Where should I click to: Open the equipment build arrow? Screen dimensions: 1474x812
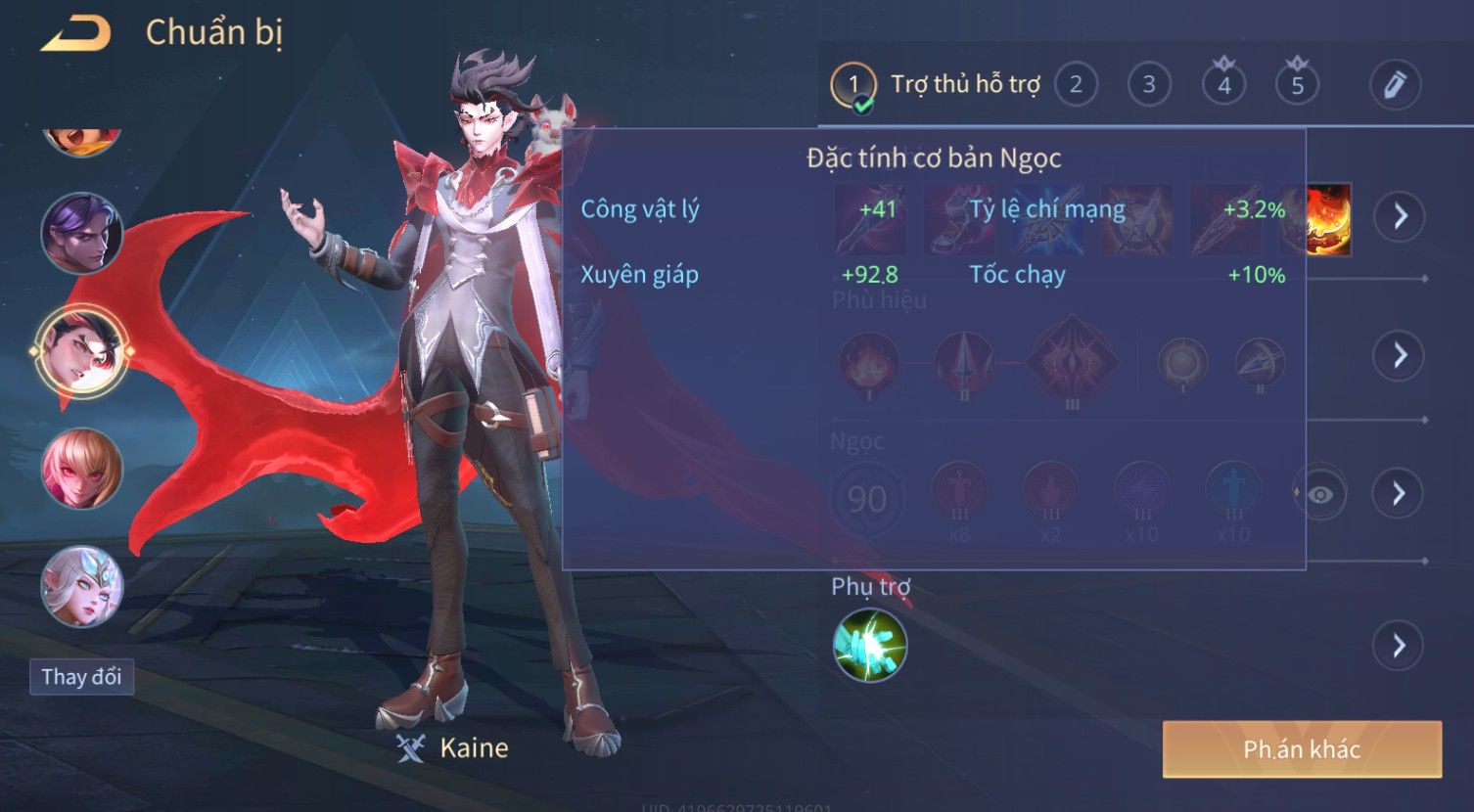pyautogui.click(x=1399, y=215)
